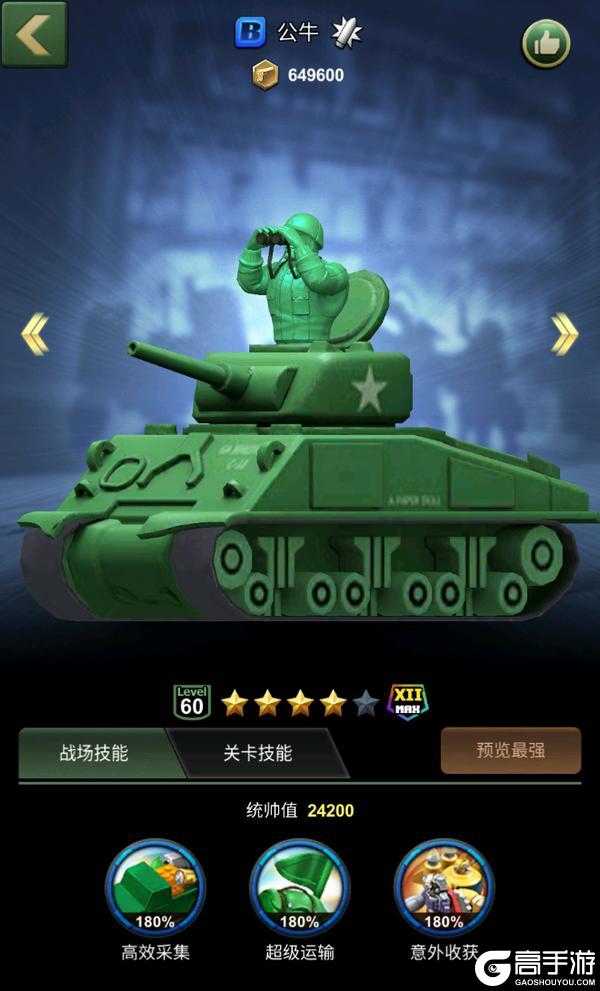600x991 pixels.
Task: Tap the thumbs-up like button
Action: (546, 44)
